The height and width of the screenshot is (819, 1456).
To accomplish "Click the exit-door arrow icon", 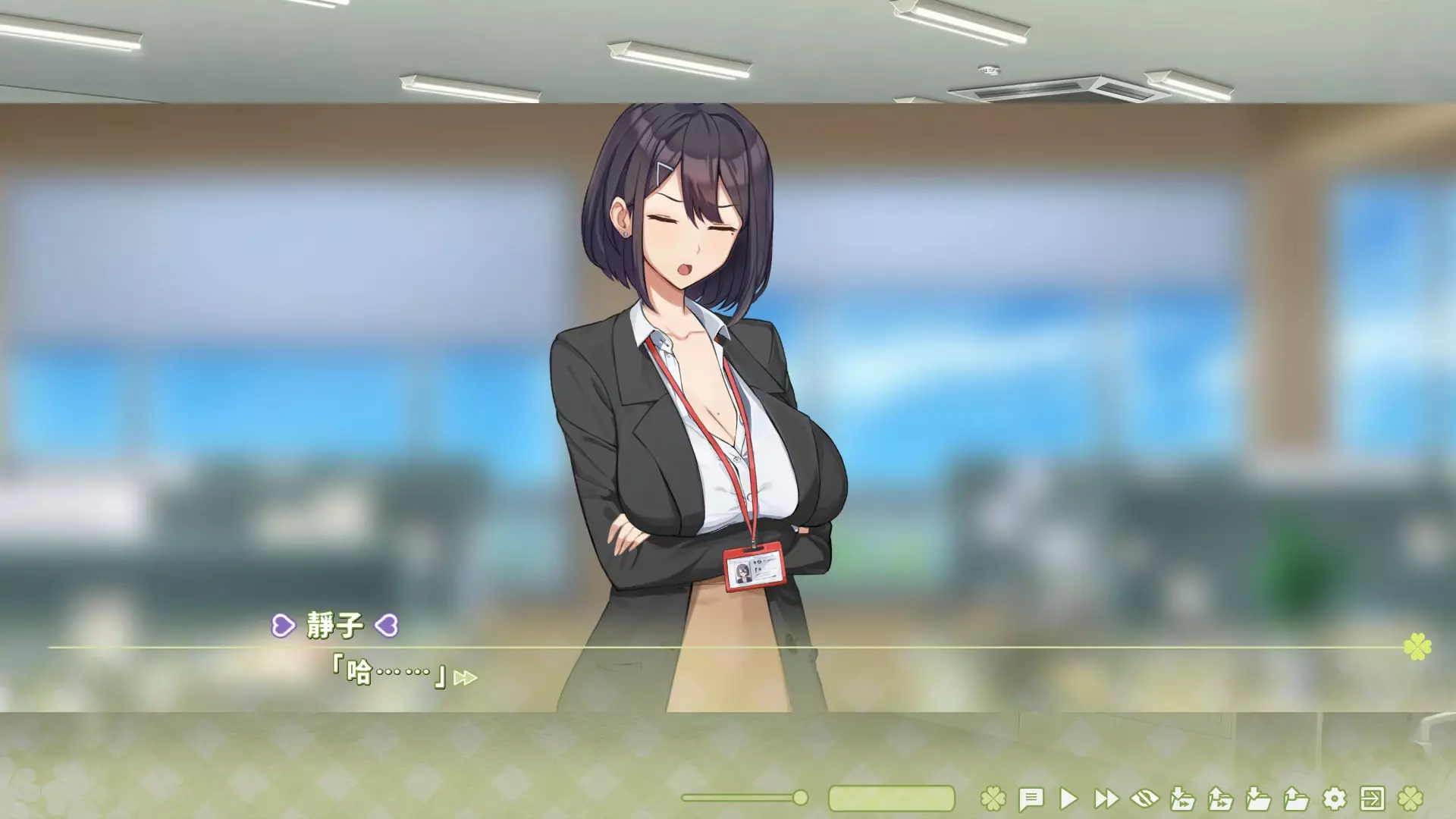I will (1372, 799).
